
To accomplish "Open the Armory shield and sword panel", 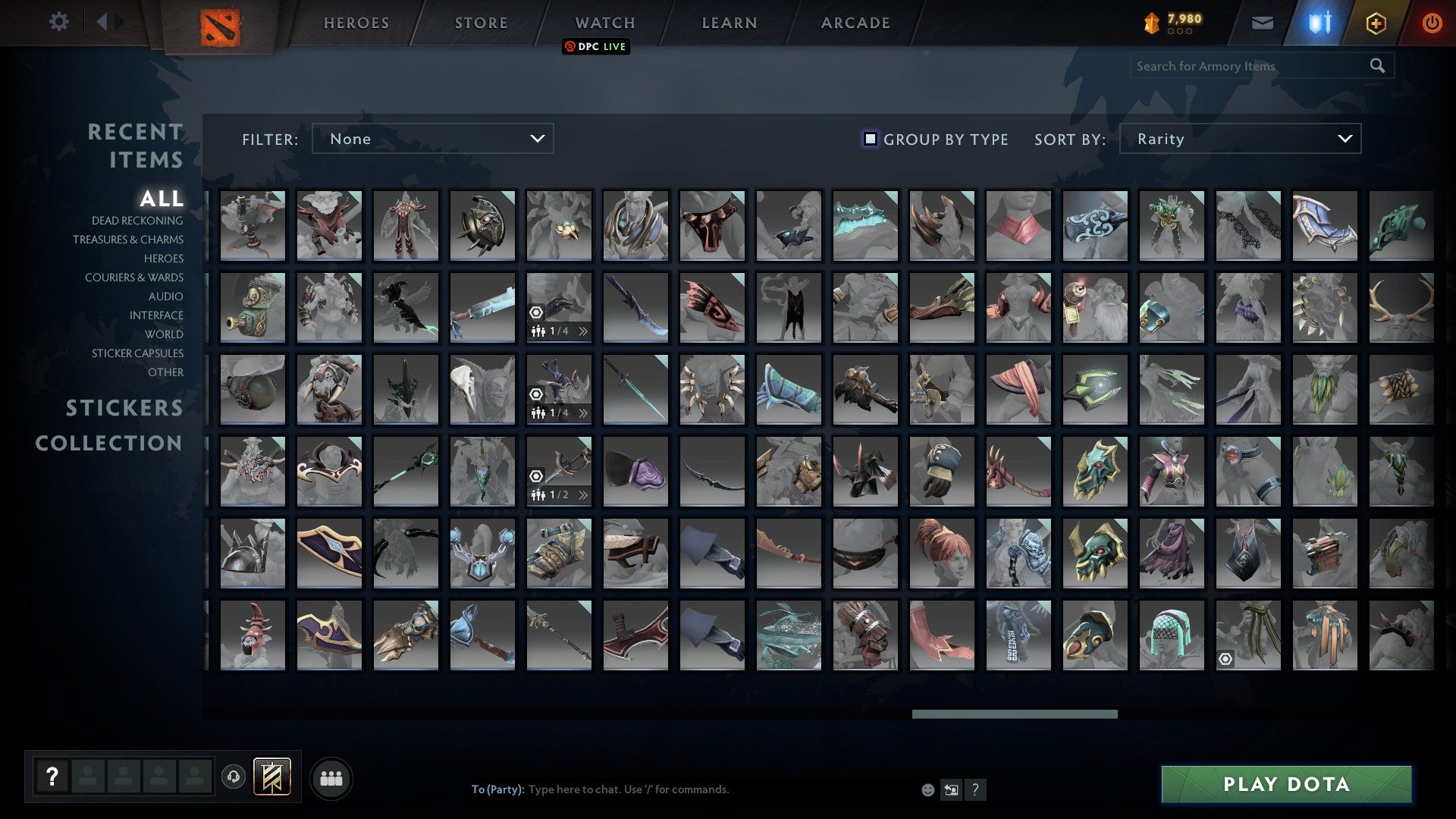I will [x=1319, y=23].
